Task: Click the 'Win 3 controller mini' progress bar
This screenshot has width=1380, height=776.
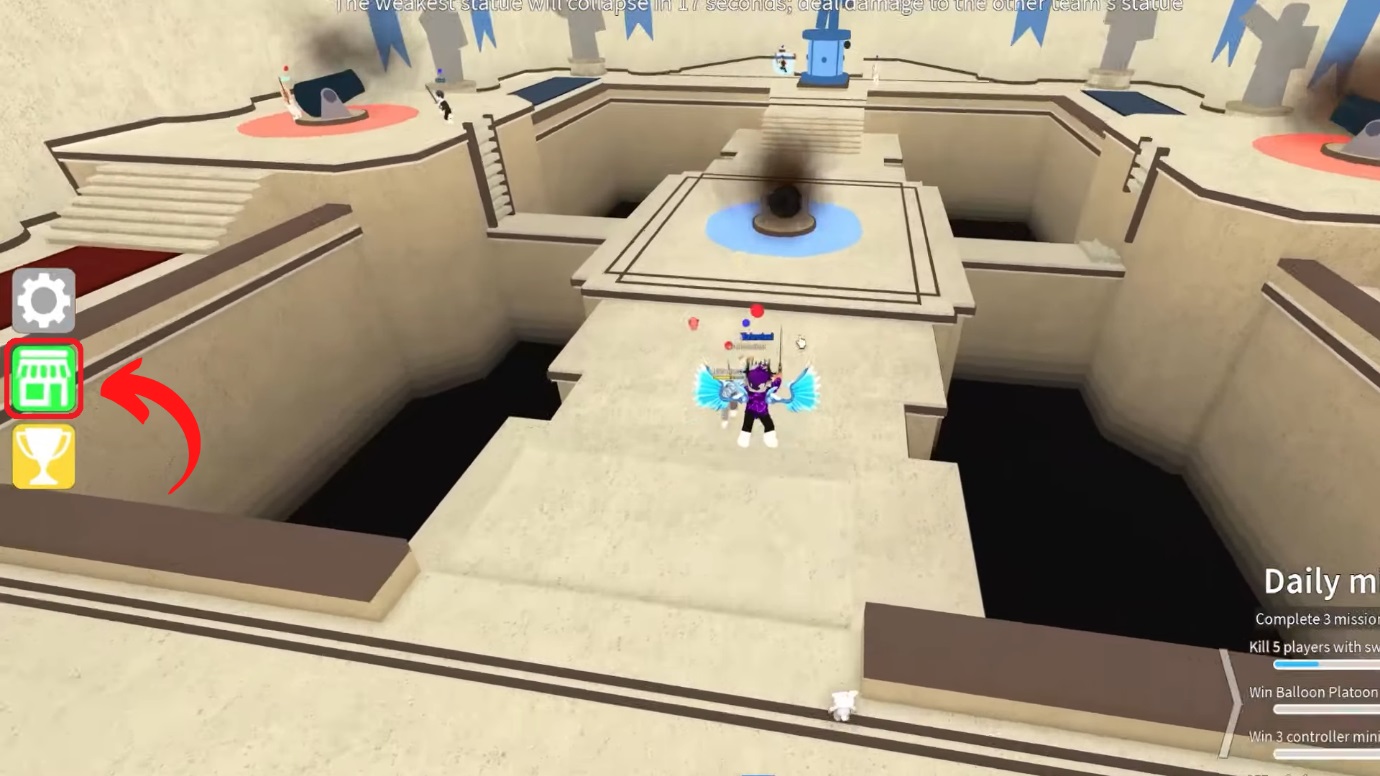Action: (x=1325, y=754)
